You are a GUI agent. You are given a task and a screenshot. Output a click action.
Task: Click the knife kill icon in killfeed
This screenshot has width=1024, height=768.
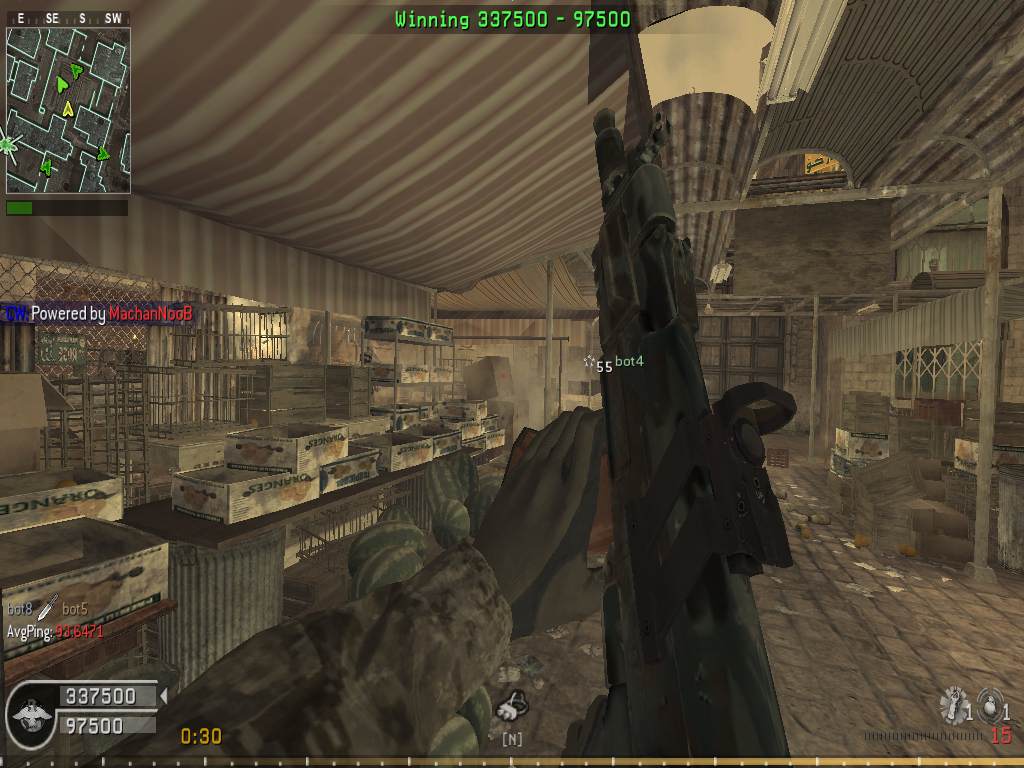pos(48,606)
